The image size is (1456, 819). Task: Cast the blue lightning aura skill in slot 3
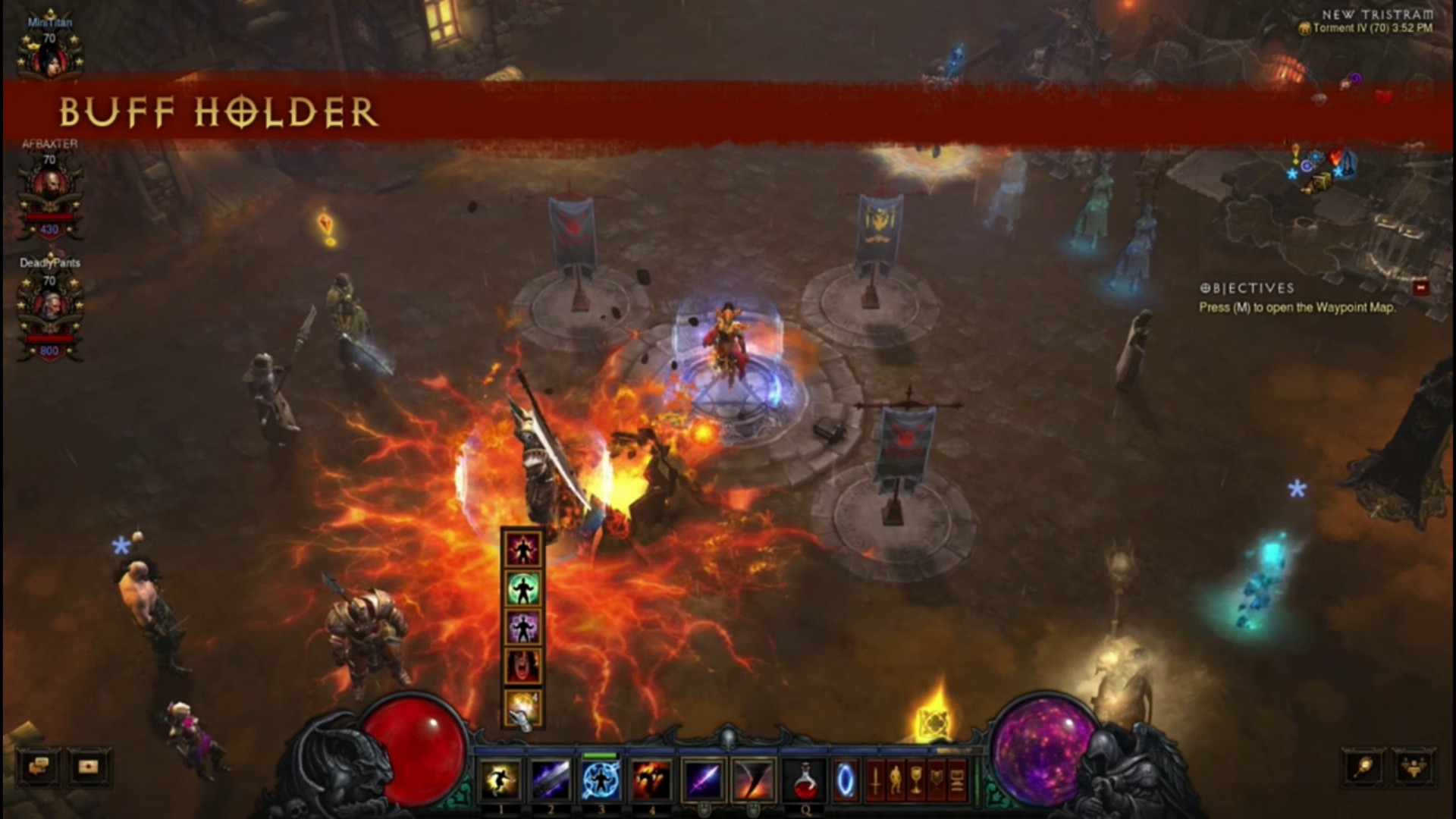tap(601, 780)
